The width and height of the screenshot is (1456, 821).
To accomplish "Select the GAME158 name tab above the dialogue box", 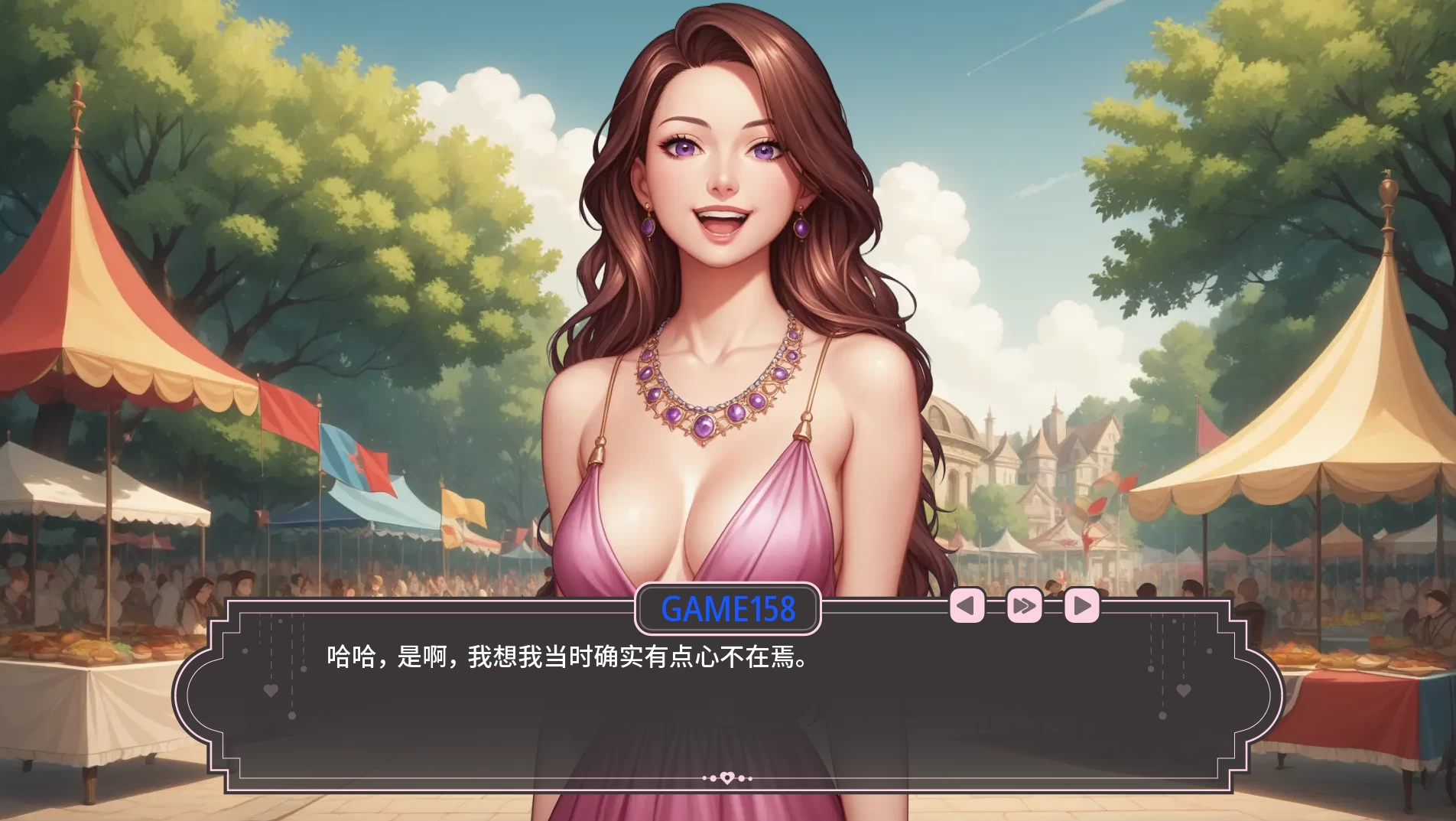I will coord(728,609).
